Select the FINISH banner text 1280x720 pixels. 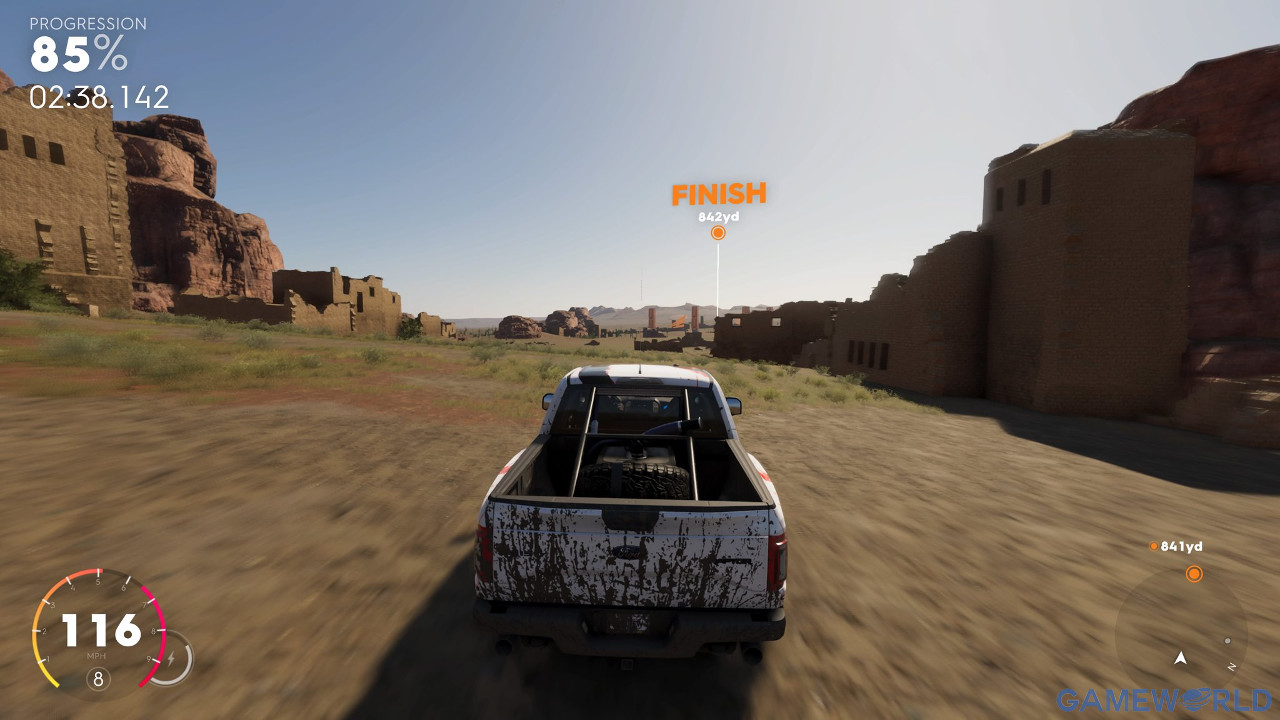tap(719, 194)
